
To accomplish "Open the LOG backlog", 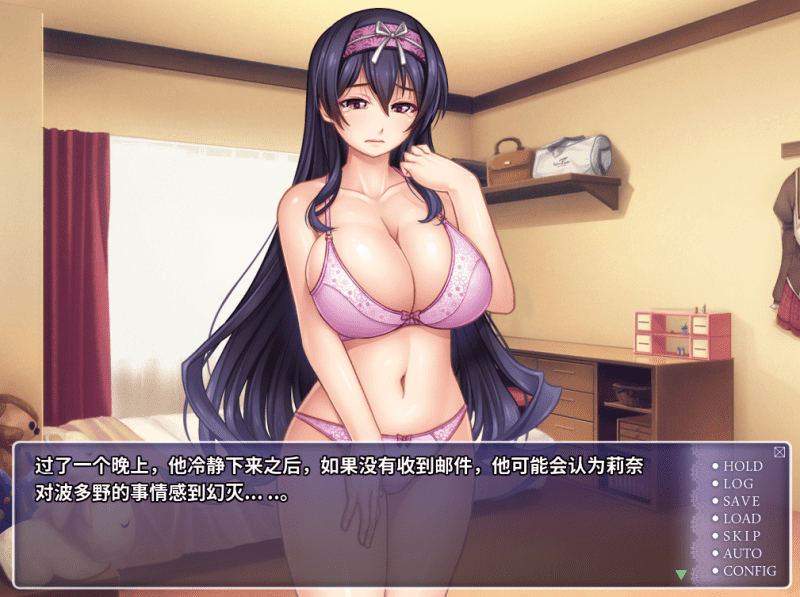I will 738,484.
